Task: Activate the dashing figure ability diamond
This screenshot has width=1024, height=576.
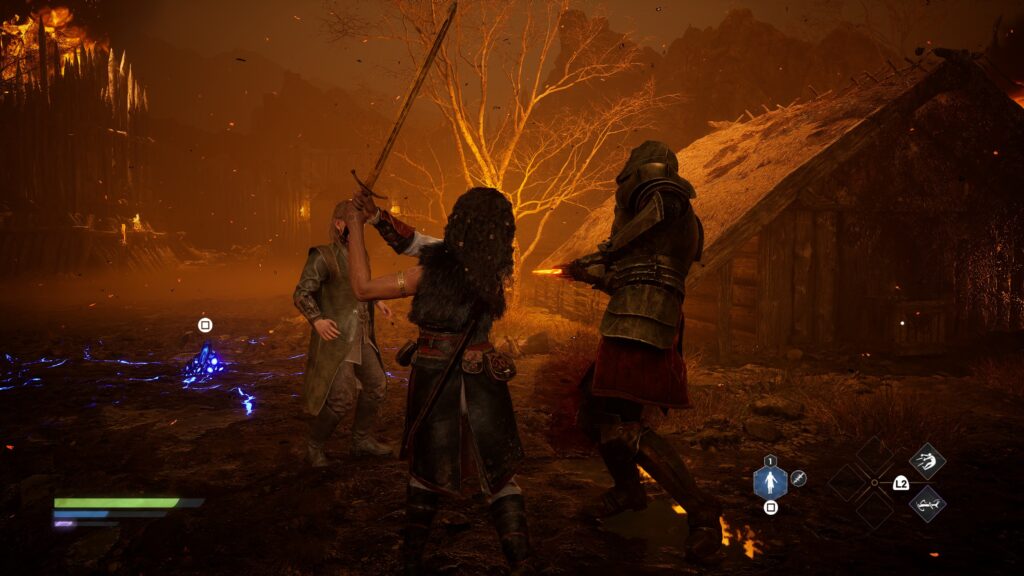Action: pos(926,461)
